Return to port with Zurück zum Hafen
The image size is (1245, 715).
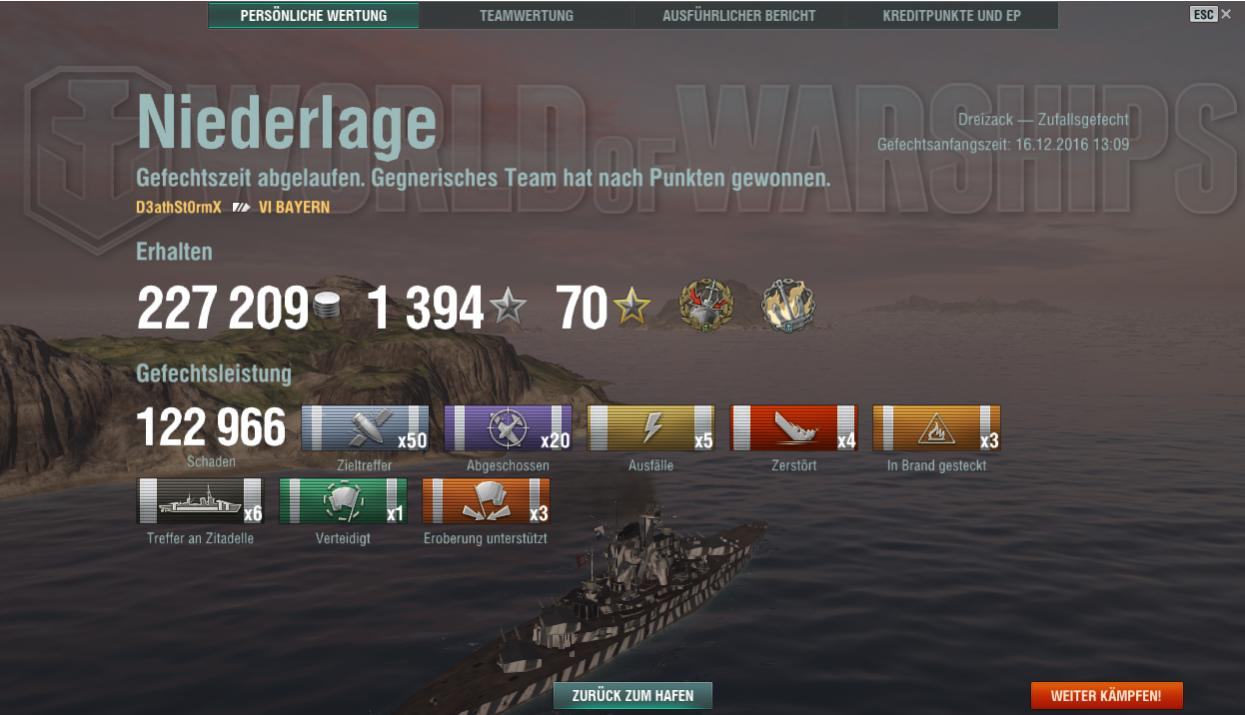tap(632, 695)
